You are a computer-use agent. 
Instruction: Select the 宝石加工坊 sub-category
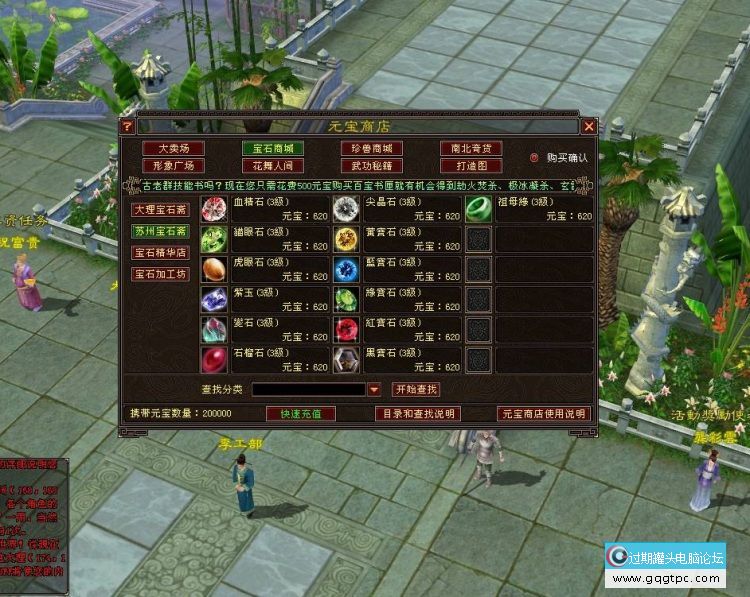coord(160,274)
